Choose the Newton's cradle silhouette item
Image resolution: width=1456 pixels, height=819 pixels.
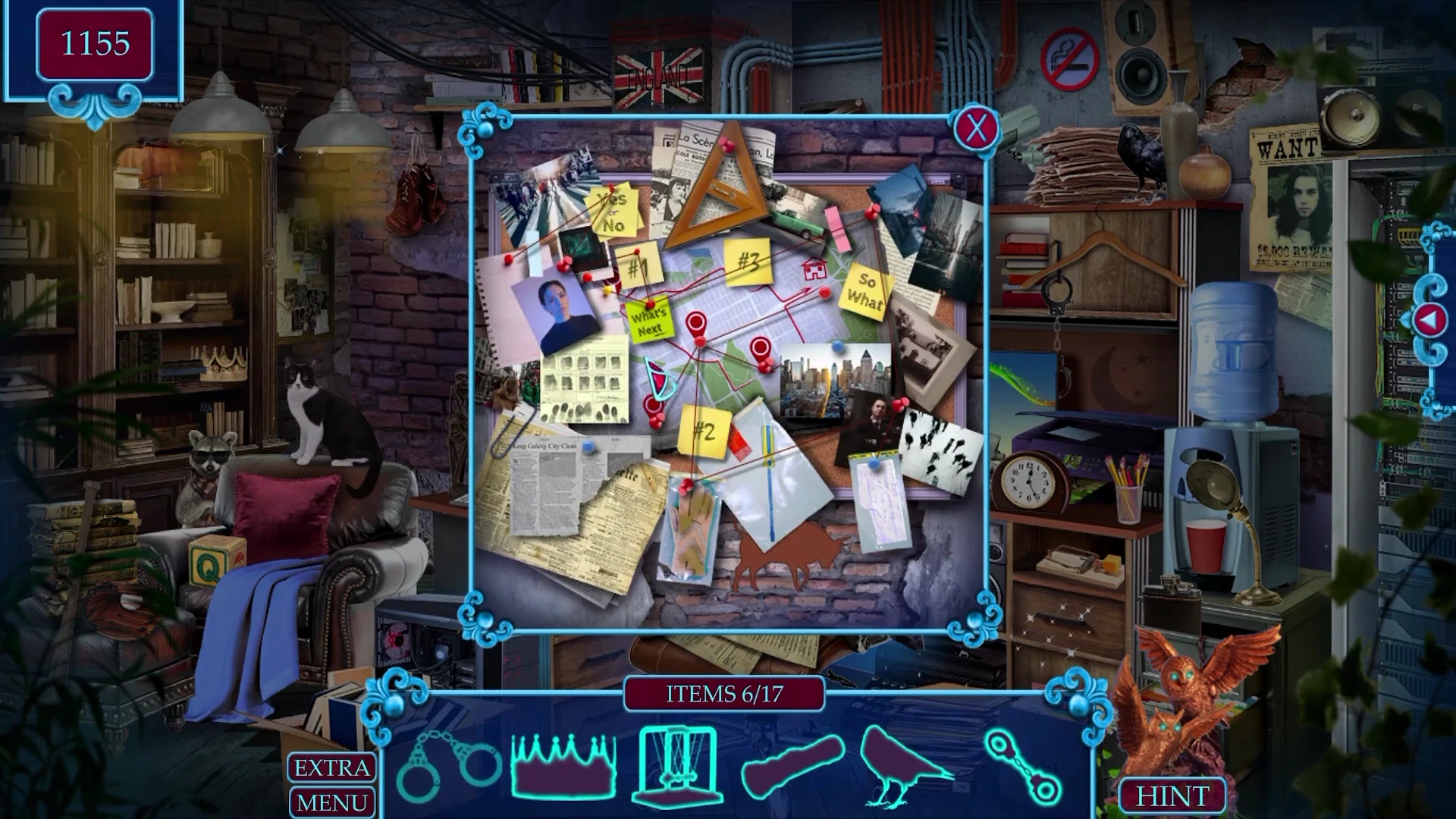677,766
